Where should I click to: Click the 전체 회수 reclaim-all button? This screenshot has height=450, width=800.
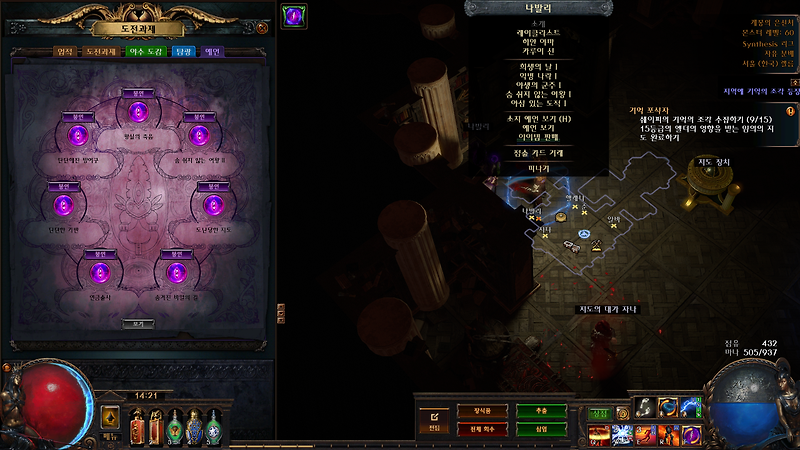pos(473,429)
